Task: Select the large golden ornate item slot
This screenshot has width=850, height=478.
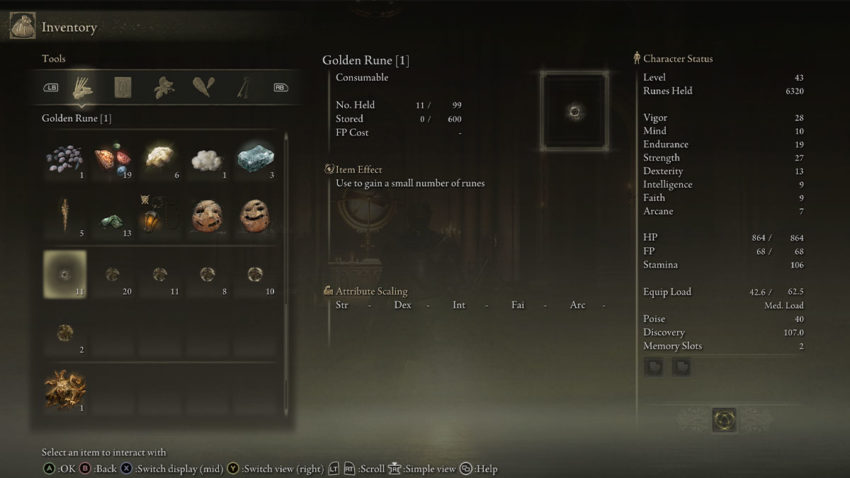Action: point(65,388)
